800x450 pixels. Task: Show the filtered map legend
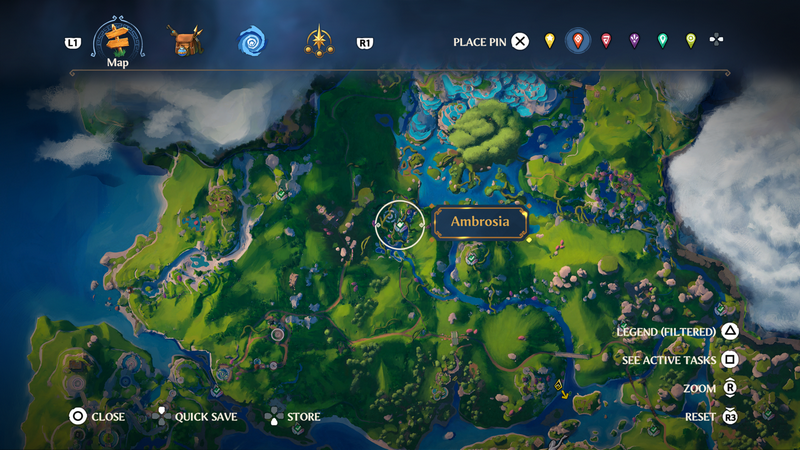point(731,331)
